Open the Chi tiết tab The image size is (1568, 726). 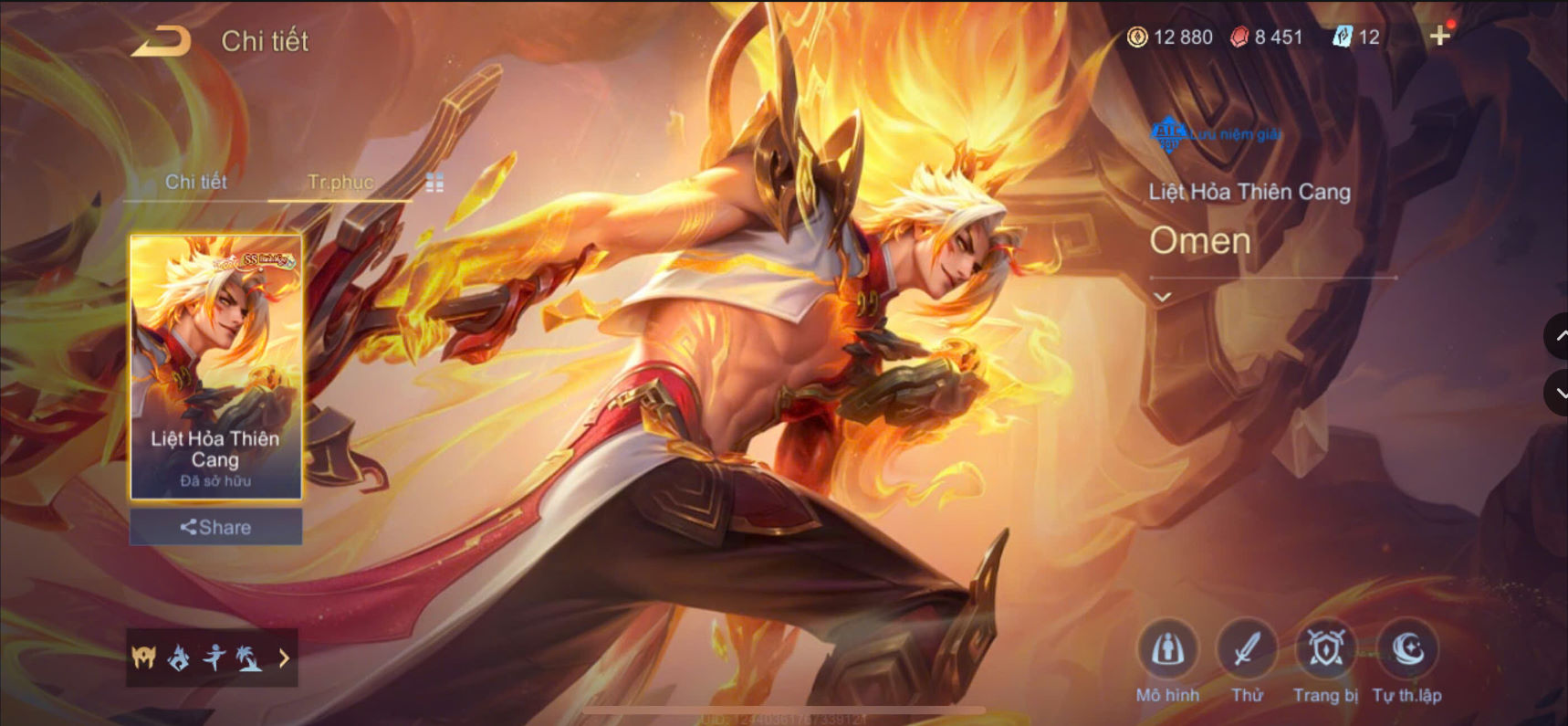click(x=195, y=183)
